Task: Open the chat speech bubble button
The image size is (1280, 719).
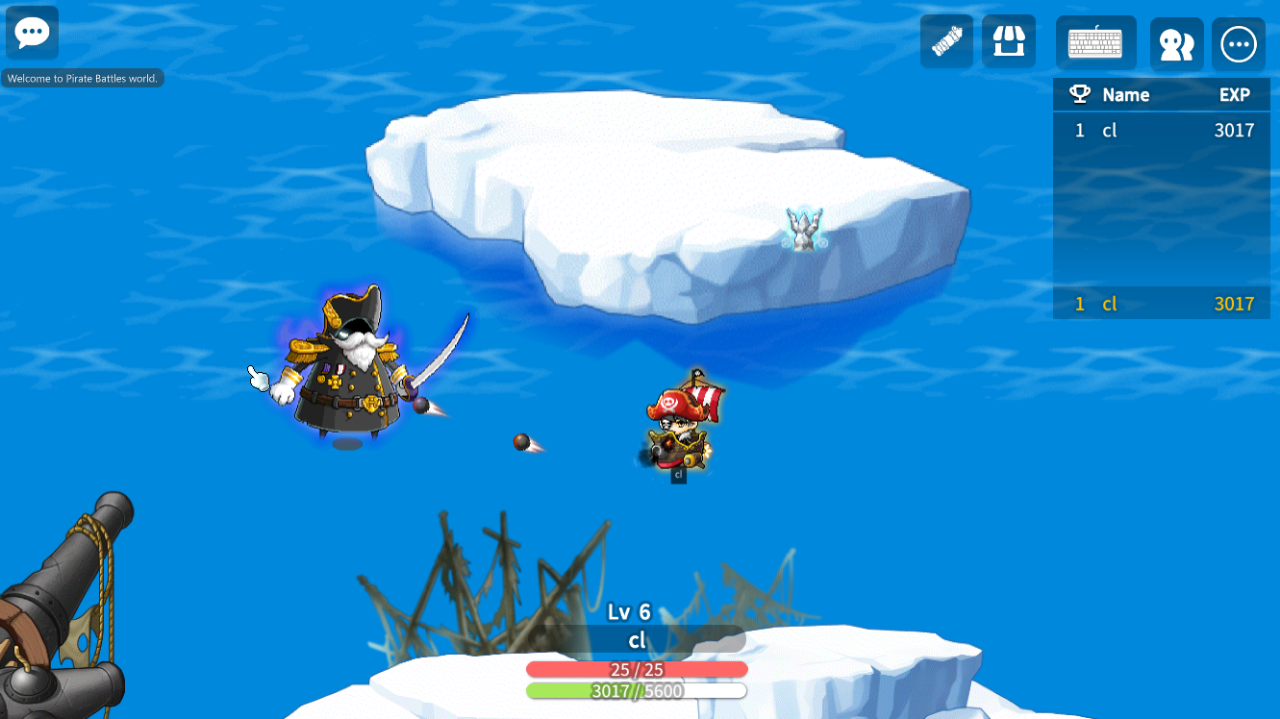Action: (32, 32)
